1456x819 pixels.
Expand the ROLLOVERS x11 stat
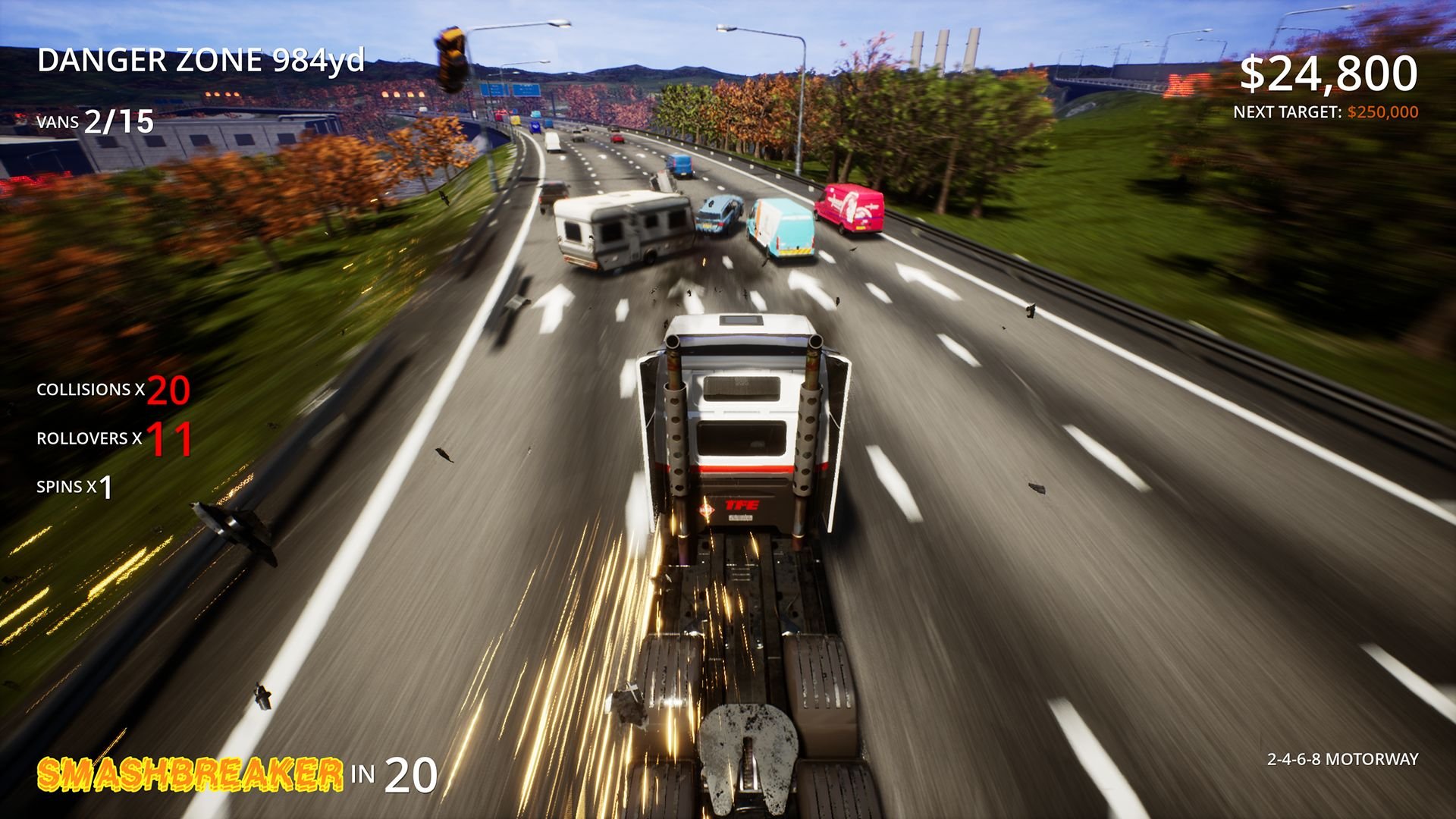coord(112,440)
